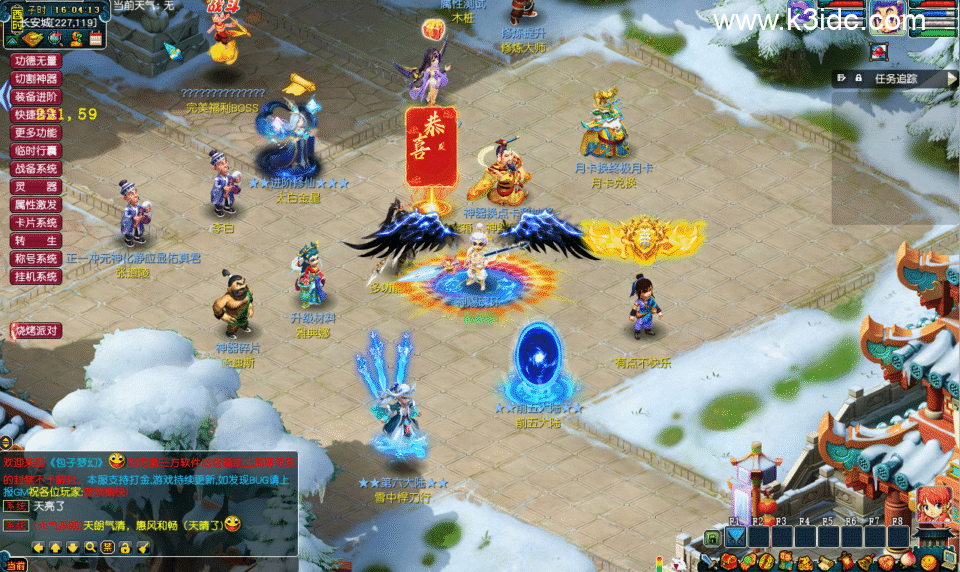The width and height of the screenshot is (960, 572).
Task: Open the 挂机系统 menu
Action: coord(36,277)
